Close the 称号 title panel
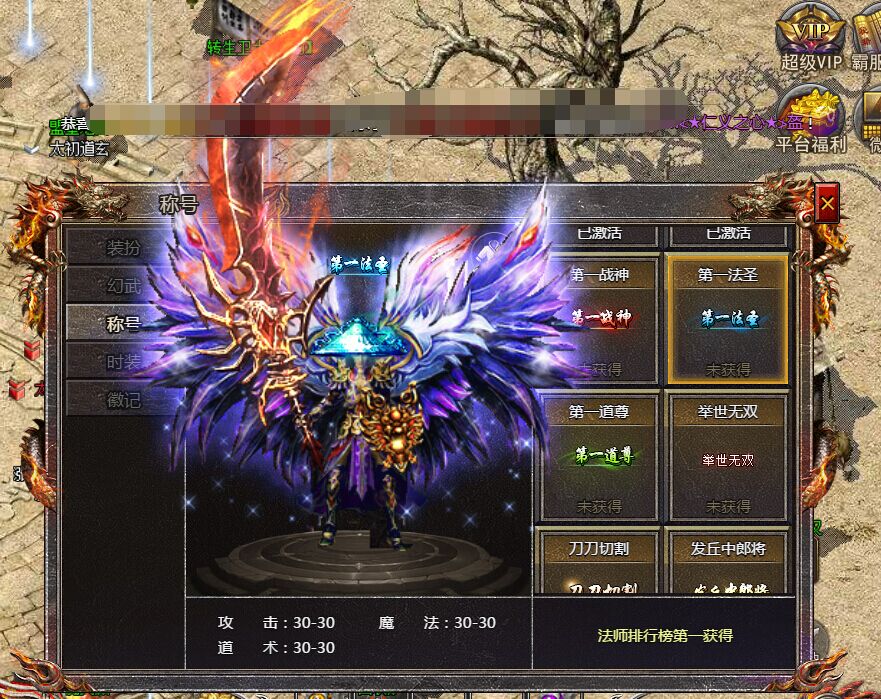 tap(827, 204)
